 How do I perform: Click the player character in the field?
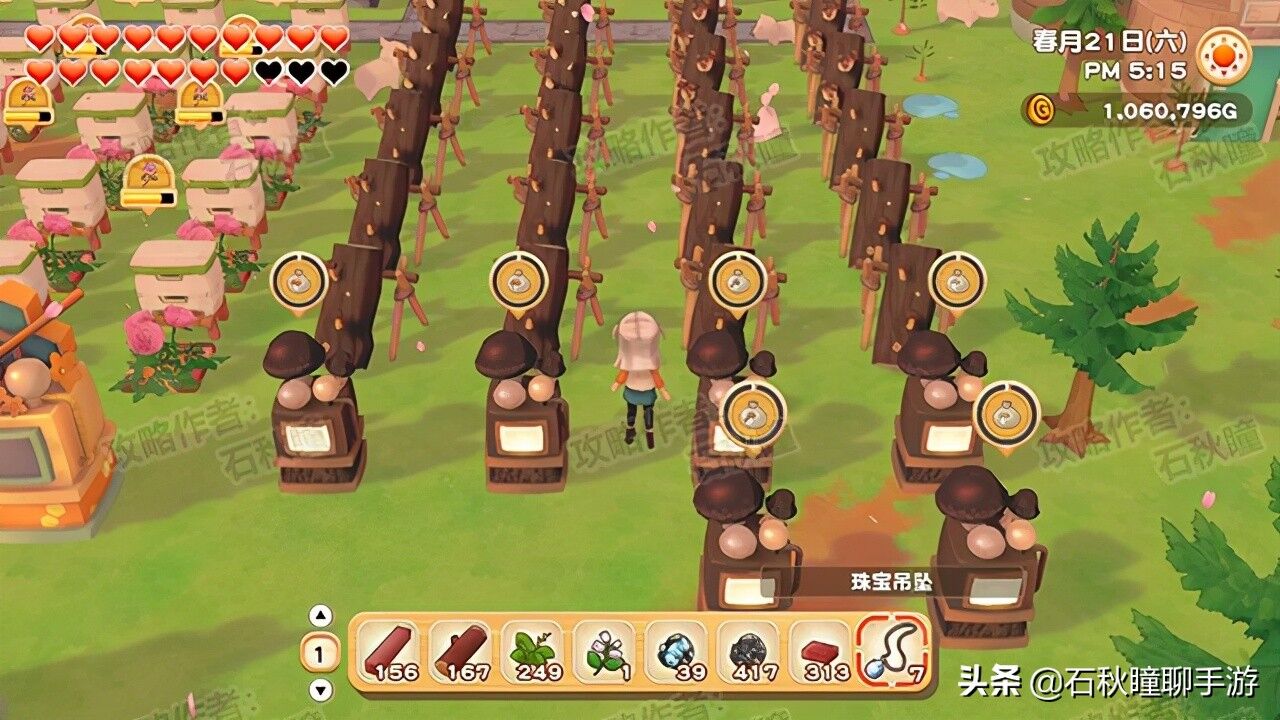pyautogui.click(x=637, y=380)
